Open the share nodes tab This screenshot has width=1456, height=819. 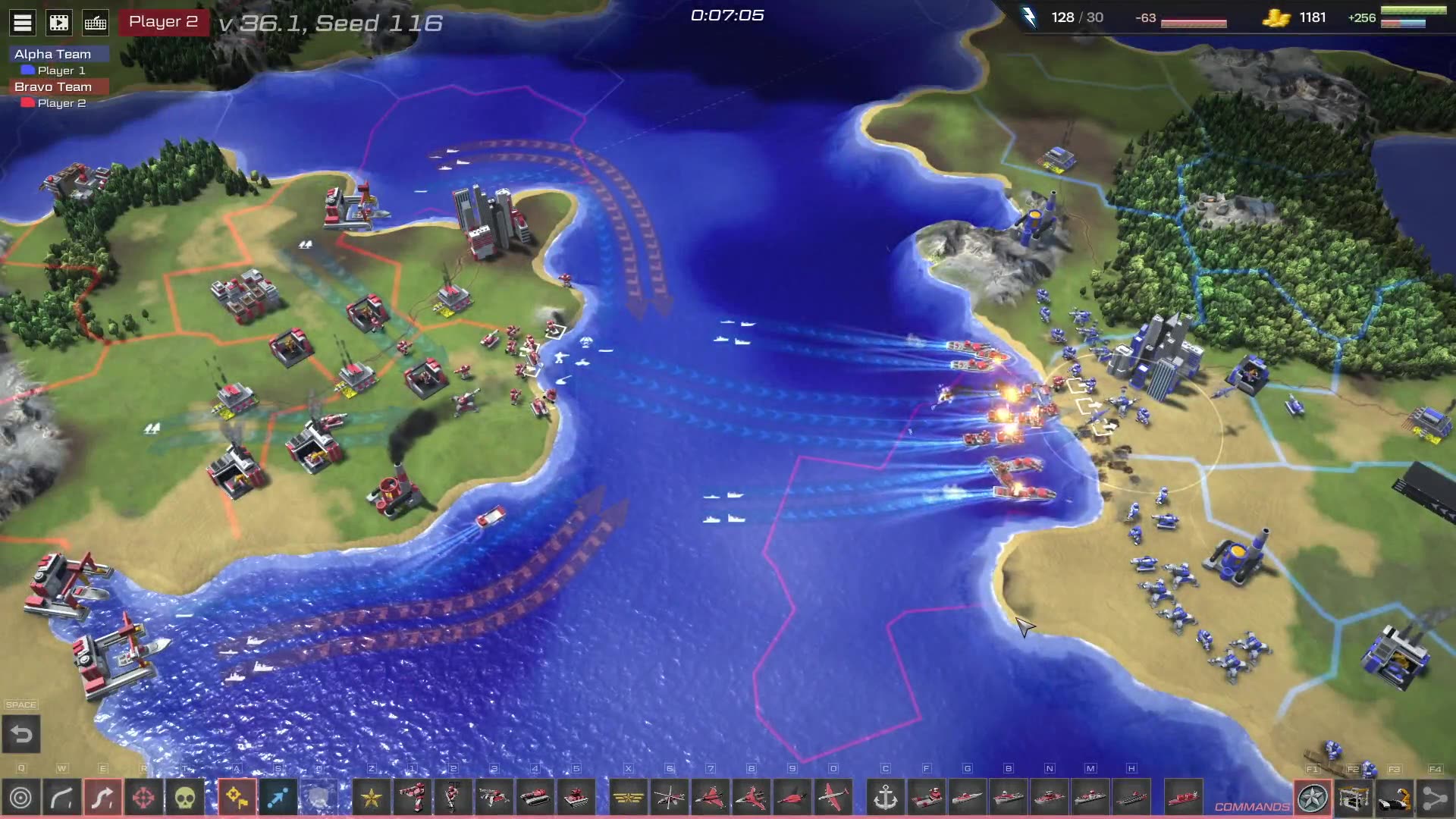click(x=1434, y=798)
